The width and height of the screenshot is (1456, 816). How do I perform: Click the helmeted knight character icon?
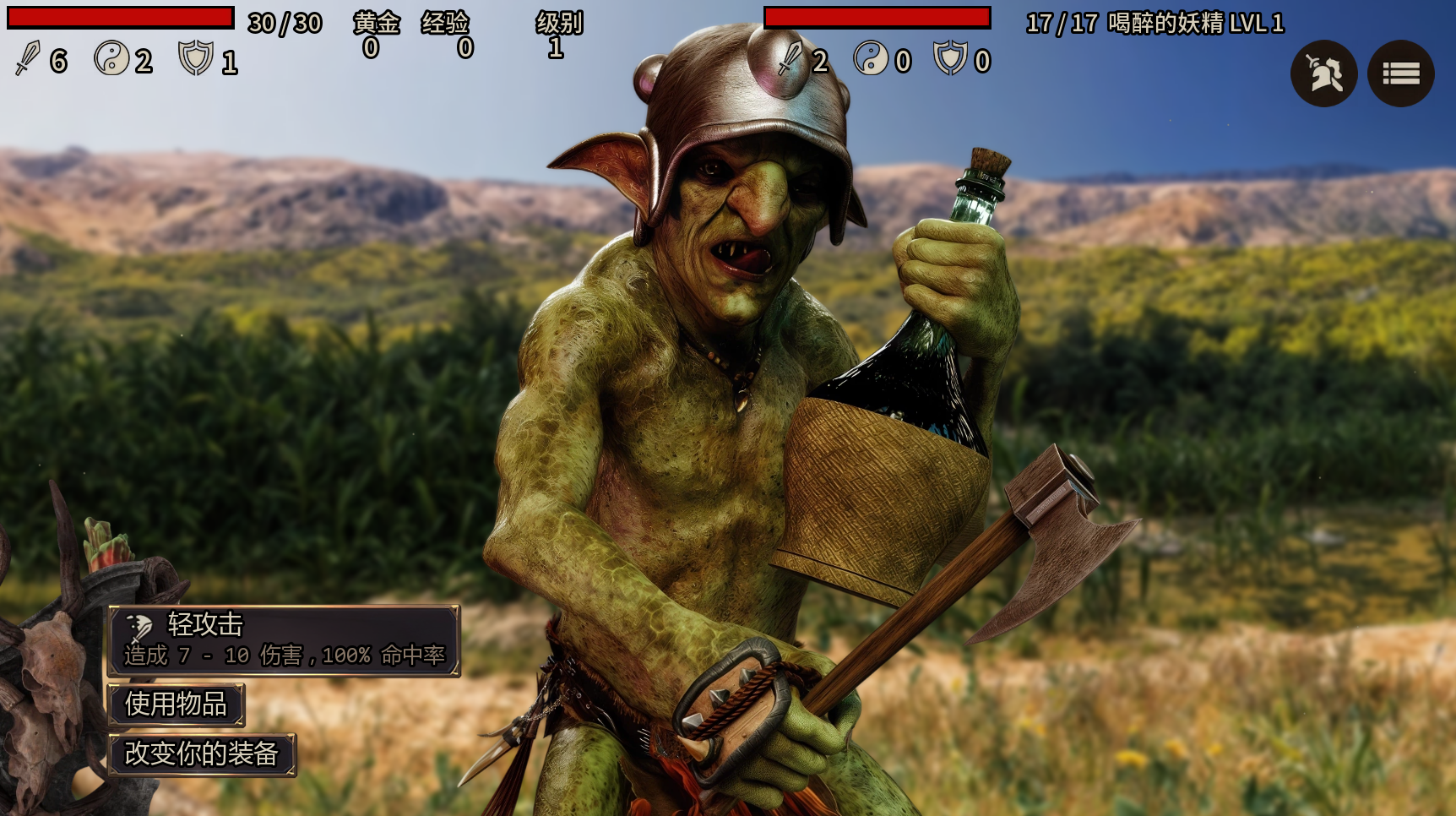pyautogui.click(x=1323, y=74)
